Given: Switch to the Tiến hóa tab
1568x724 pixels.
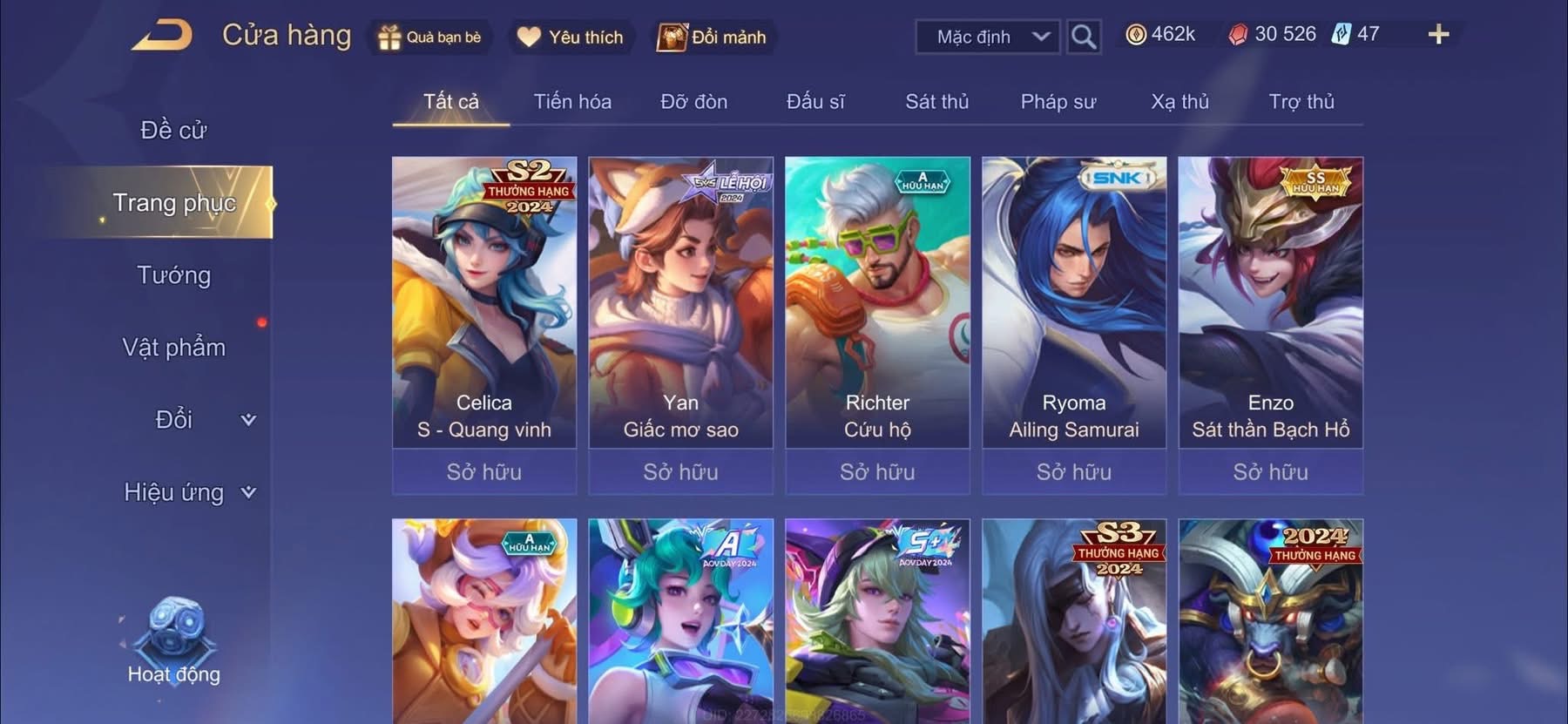Looking at the screenshot, I should 572,102.
